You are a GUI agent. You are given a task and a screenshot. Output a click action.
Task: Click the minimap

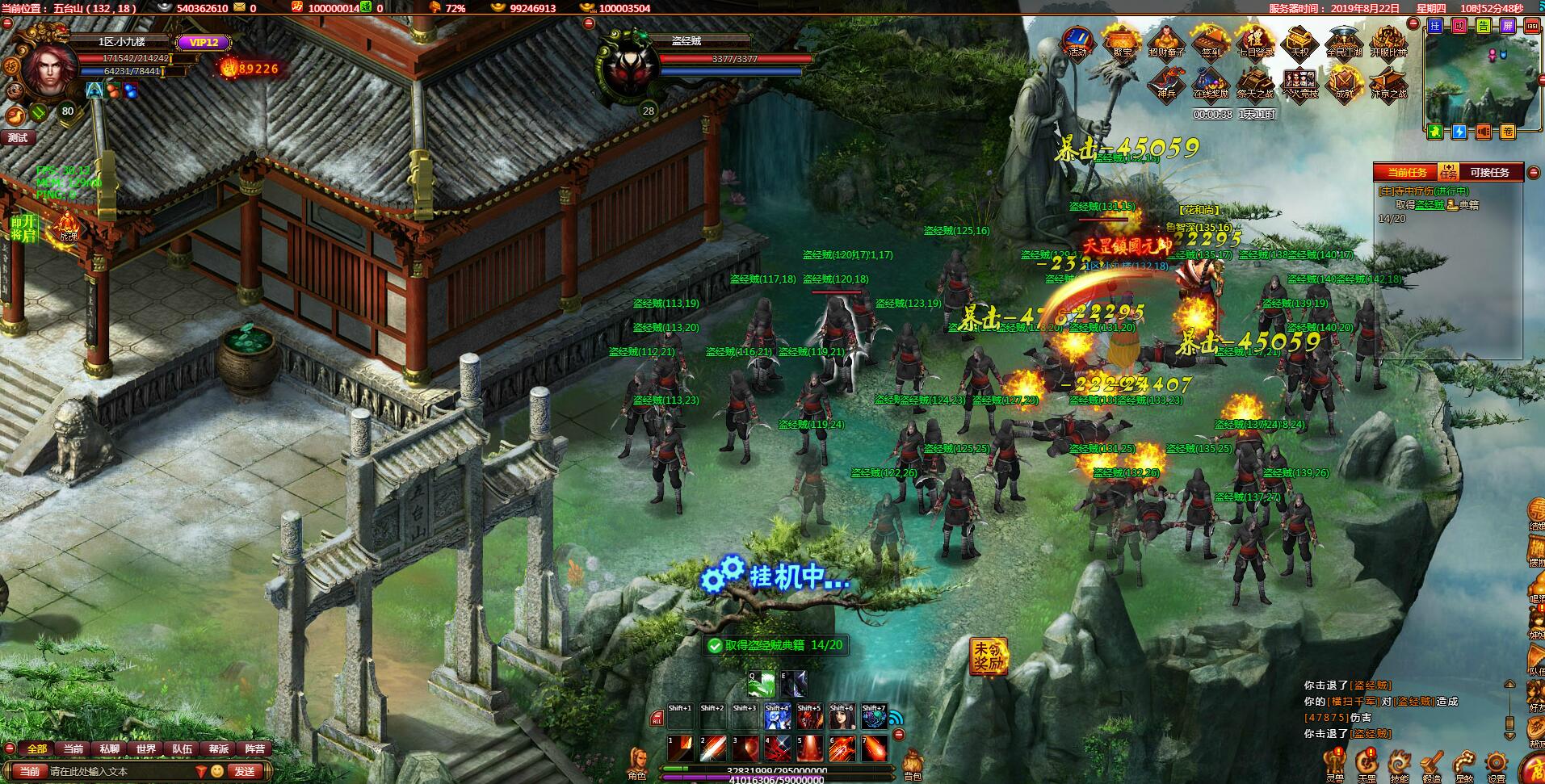(x=1472, y=78)
